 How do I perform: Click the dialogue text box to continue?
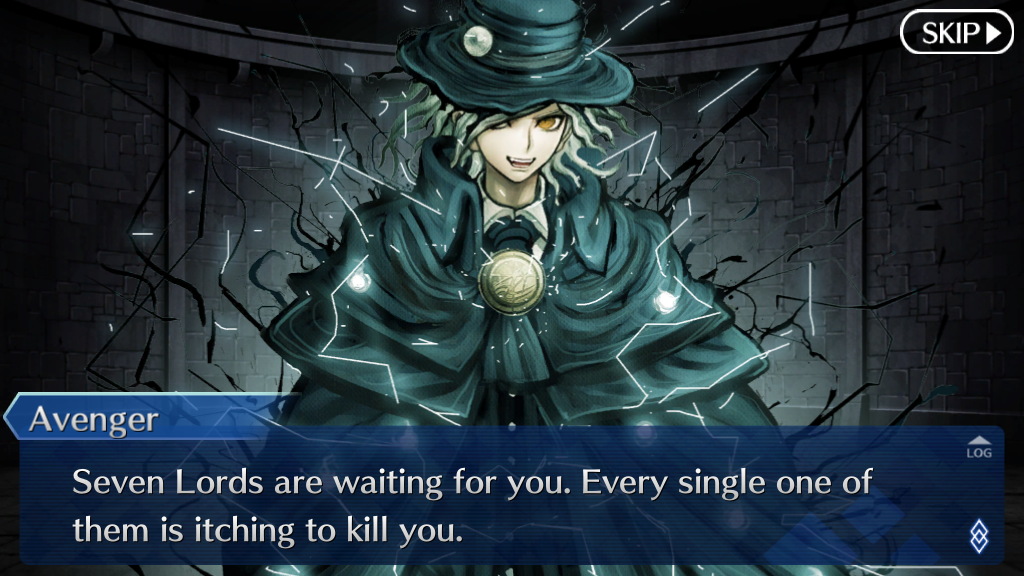pyautogui.click(x=500, y=505)
